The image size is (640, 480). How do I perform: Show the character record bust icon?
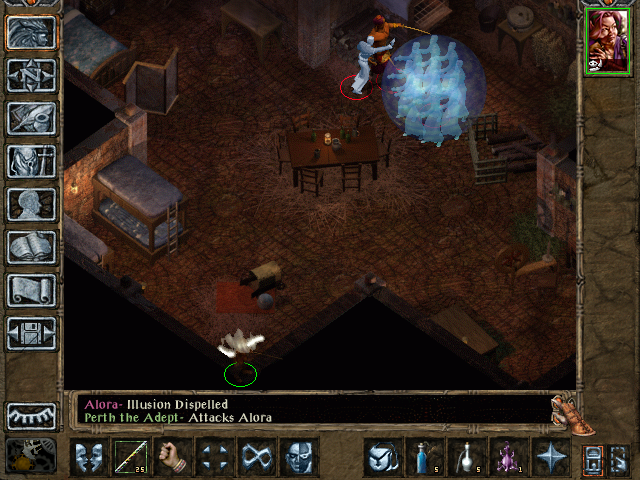tap(32, 204)
